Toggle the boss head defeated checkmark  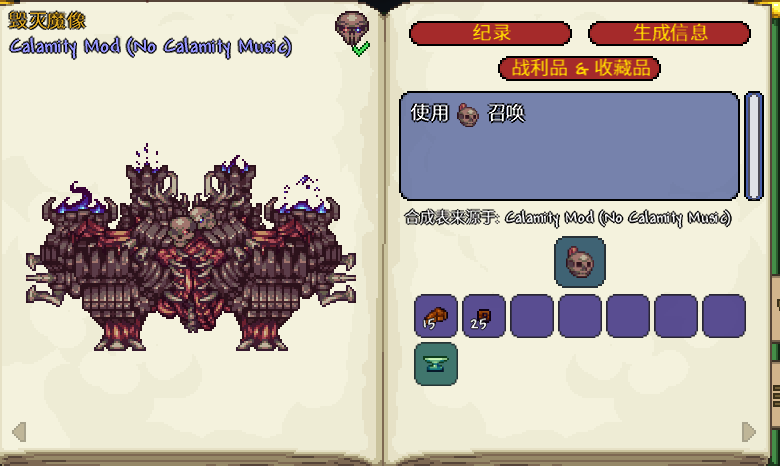pos(360,48)
